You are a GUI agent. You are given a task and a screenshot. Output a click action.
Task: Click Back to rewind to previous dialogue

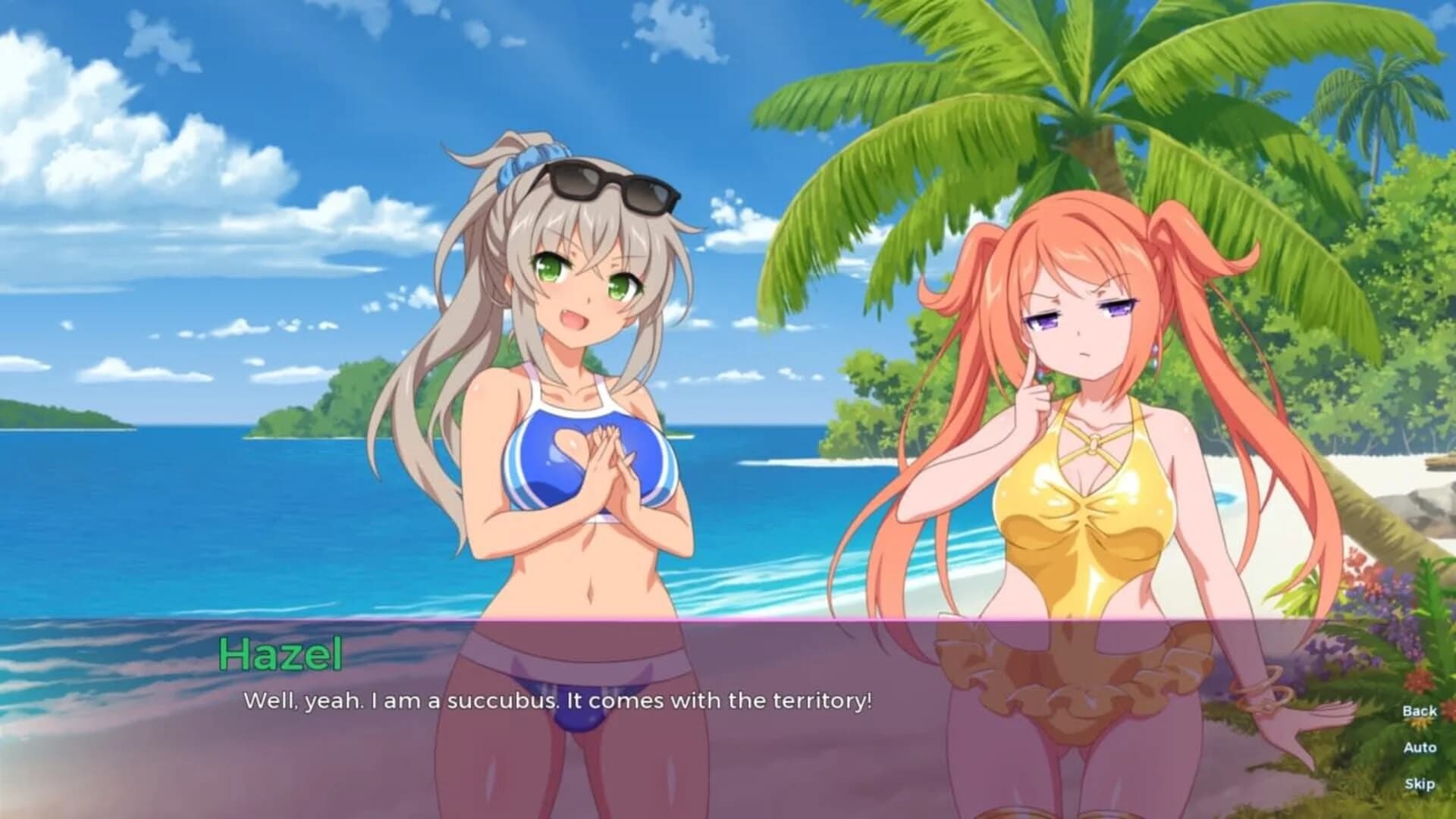pos(1419,710)
